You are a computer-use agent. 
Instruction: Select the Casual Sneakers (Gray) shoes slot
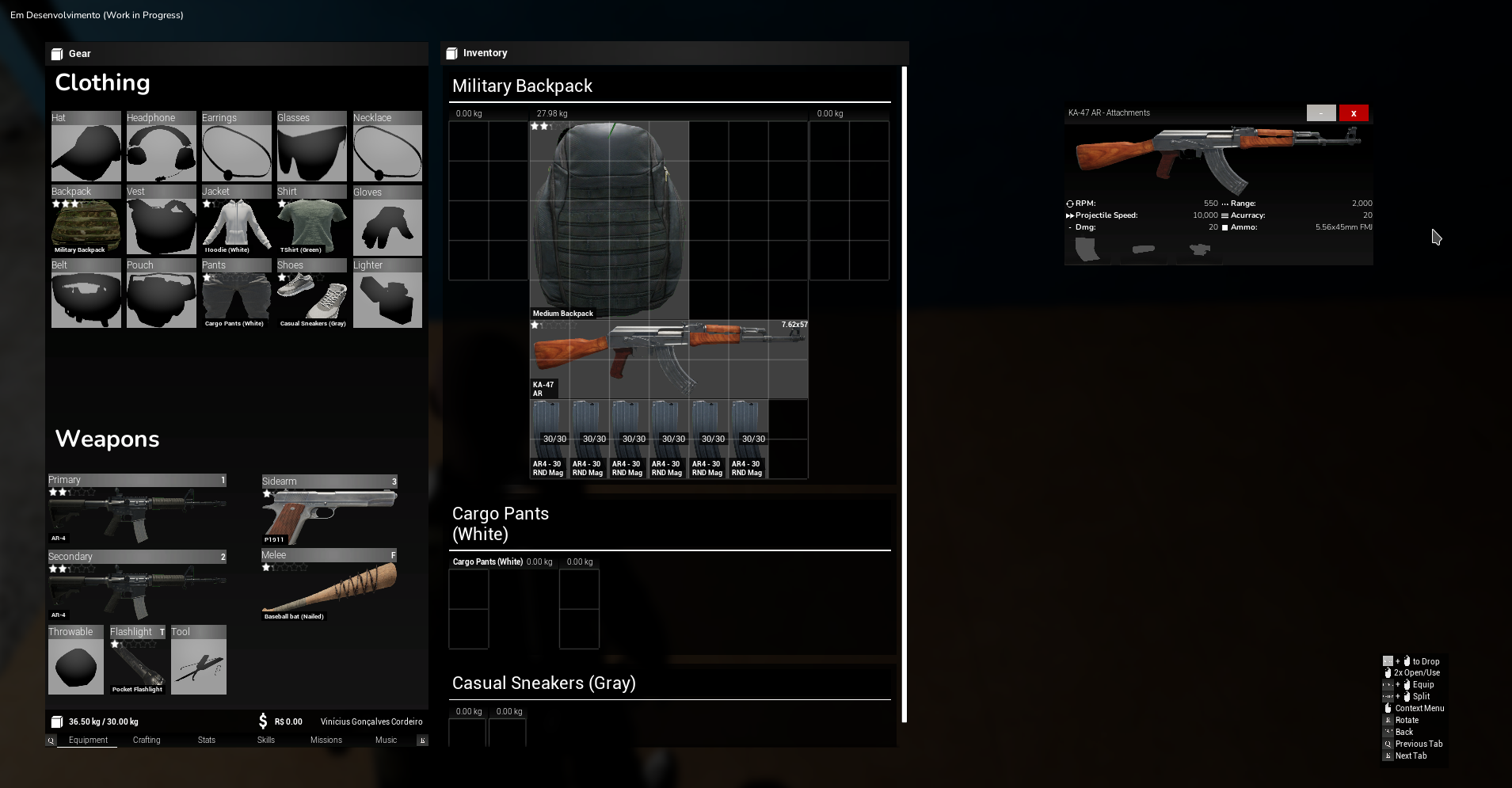(311, 295)
